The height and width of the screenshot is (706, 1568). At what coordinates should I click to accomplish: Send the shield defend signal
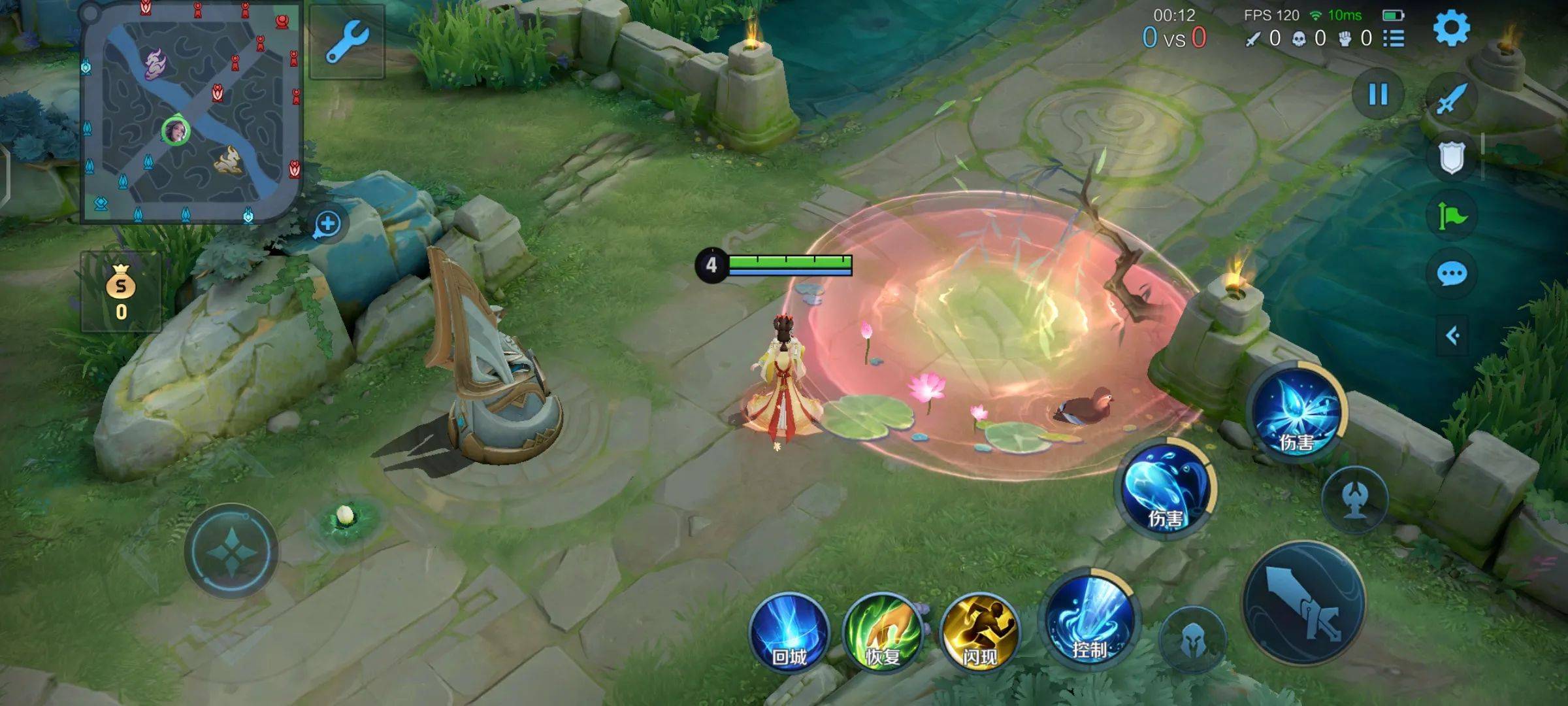tap(1451, 158)
